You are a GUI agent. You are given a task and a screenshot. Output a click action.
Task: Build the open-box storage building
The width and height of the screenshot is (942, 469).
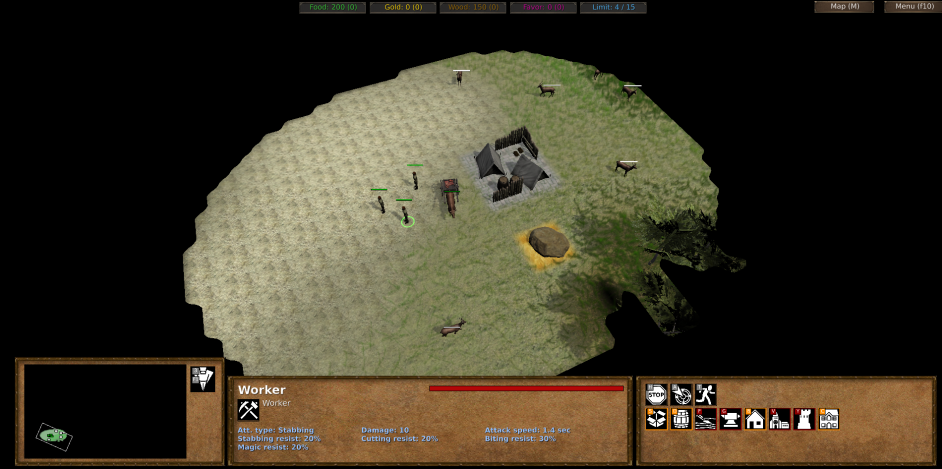(656, 419)
